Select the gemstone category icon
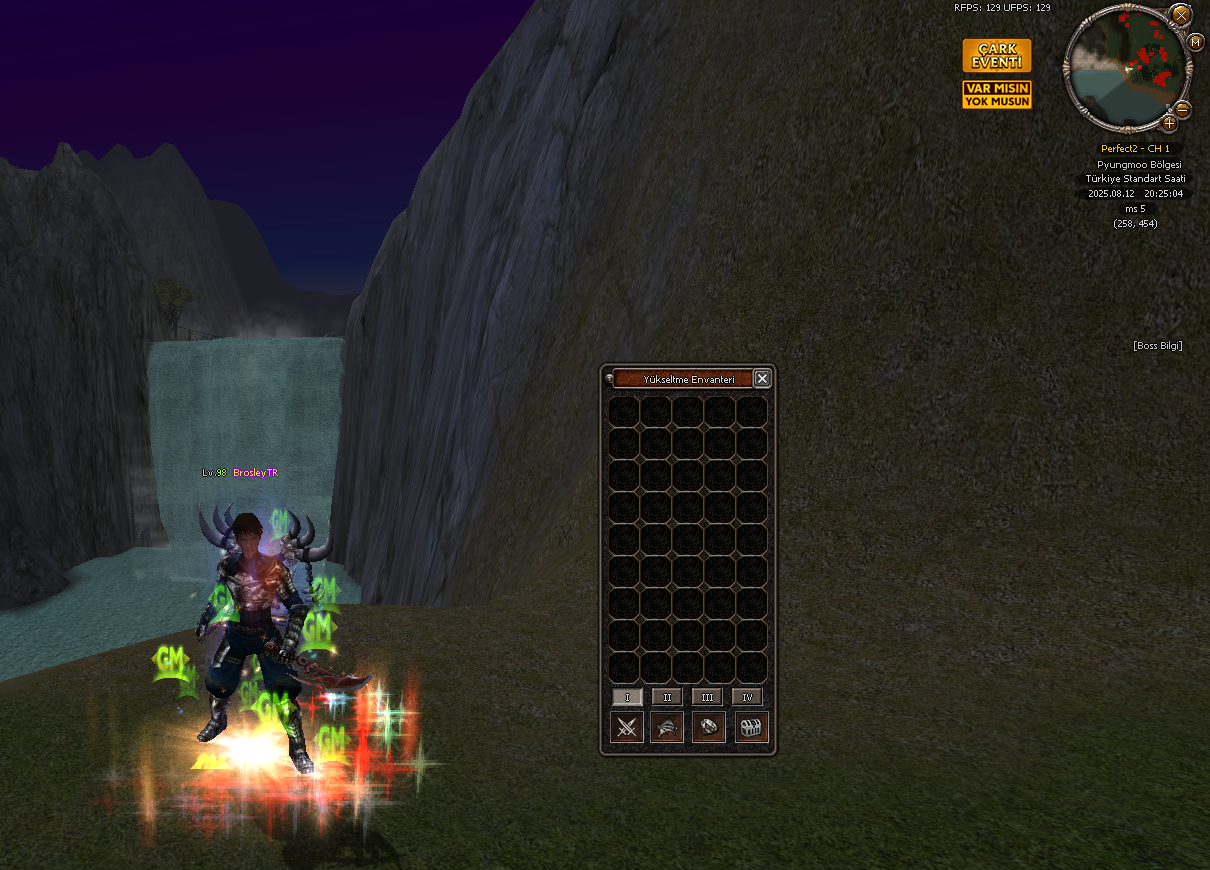The image size is (1210, 870). [709, 727]
